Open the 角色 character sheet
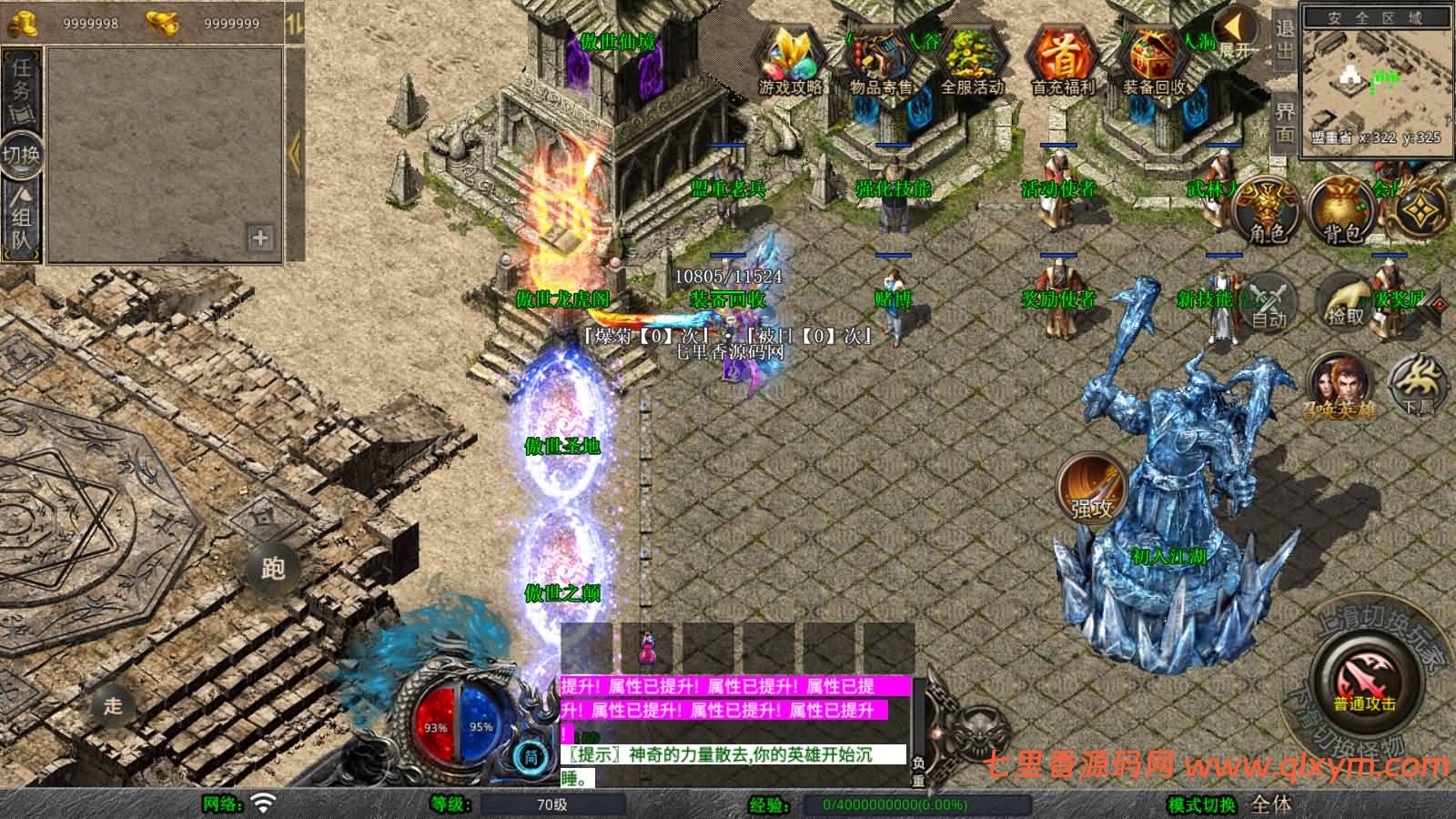The image size is (1456, 819). click(1266, 210)
